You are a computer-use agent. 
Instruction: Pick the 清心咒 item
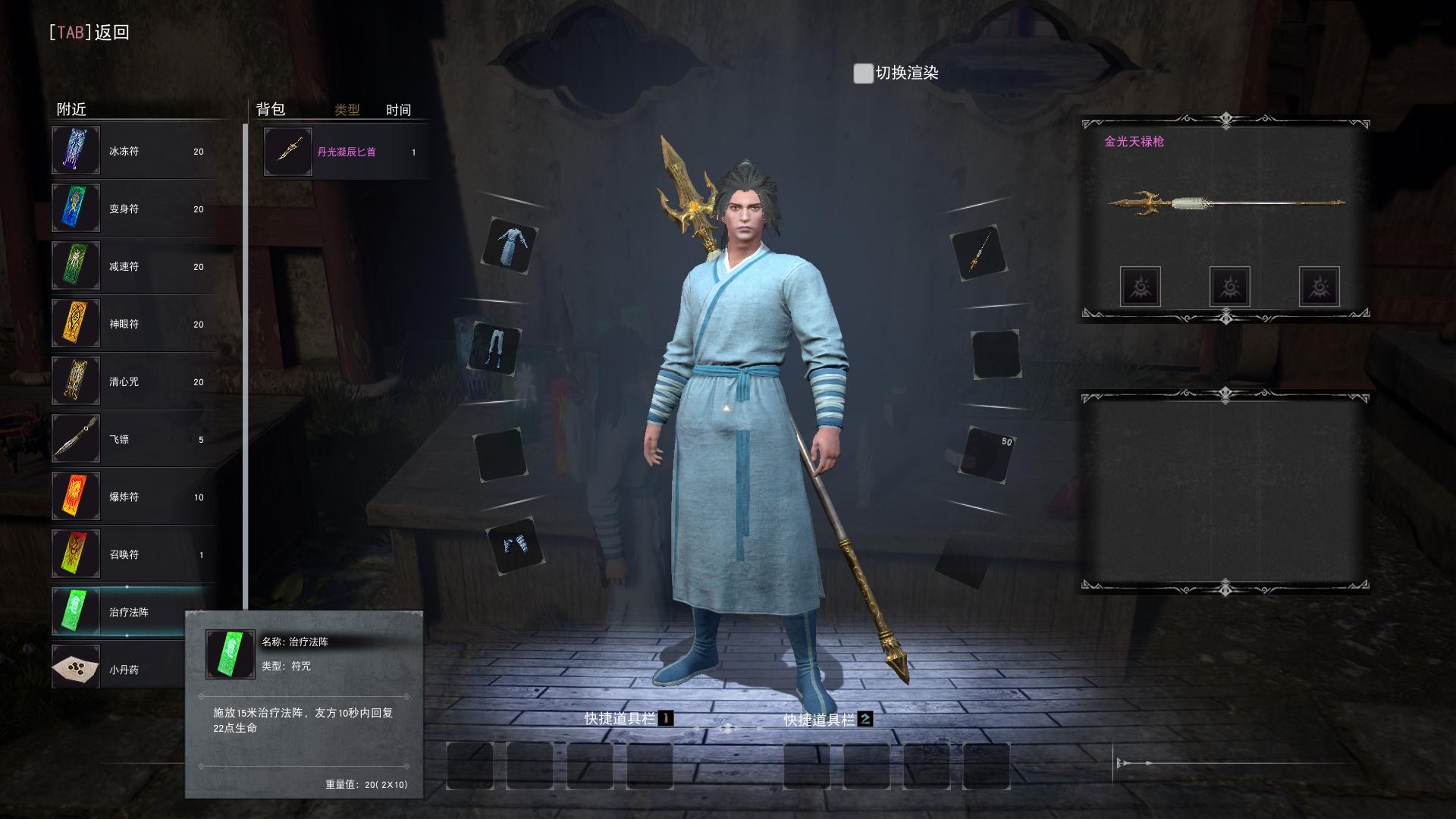[133, 381]
